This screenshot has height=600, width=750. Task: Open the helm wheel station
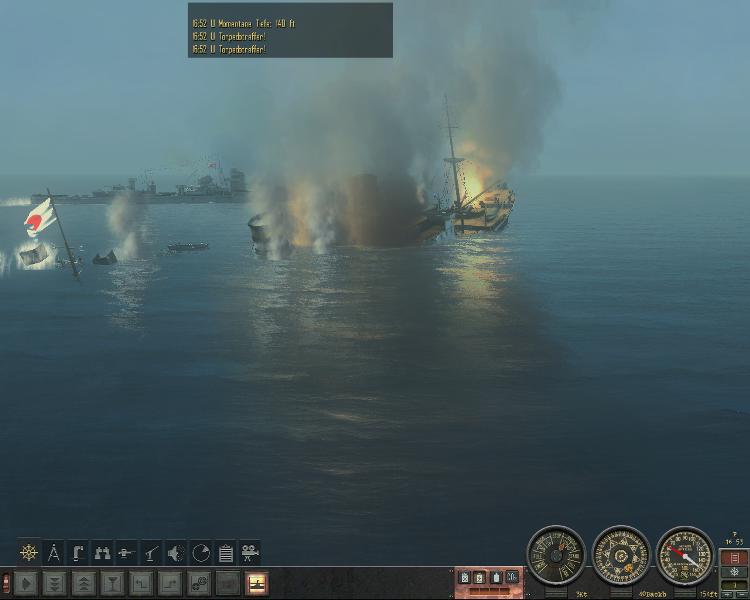[x=29, y=552]
